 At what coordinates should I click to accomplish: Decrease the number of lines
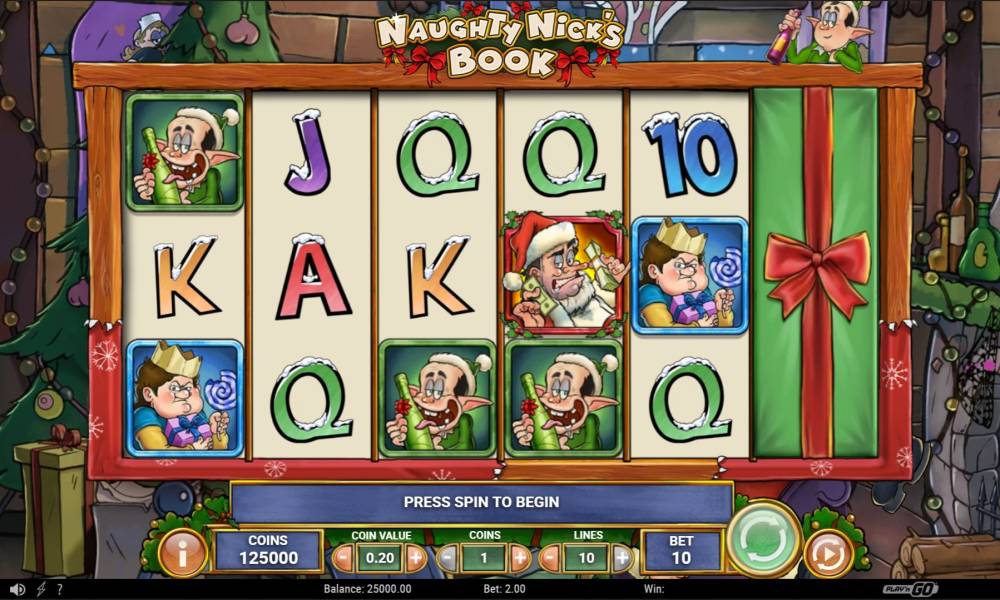tap(551, 557)
